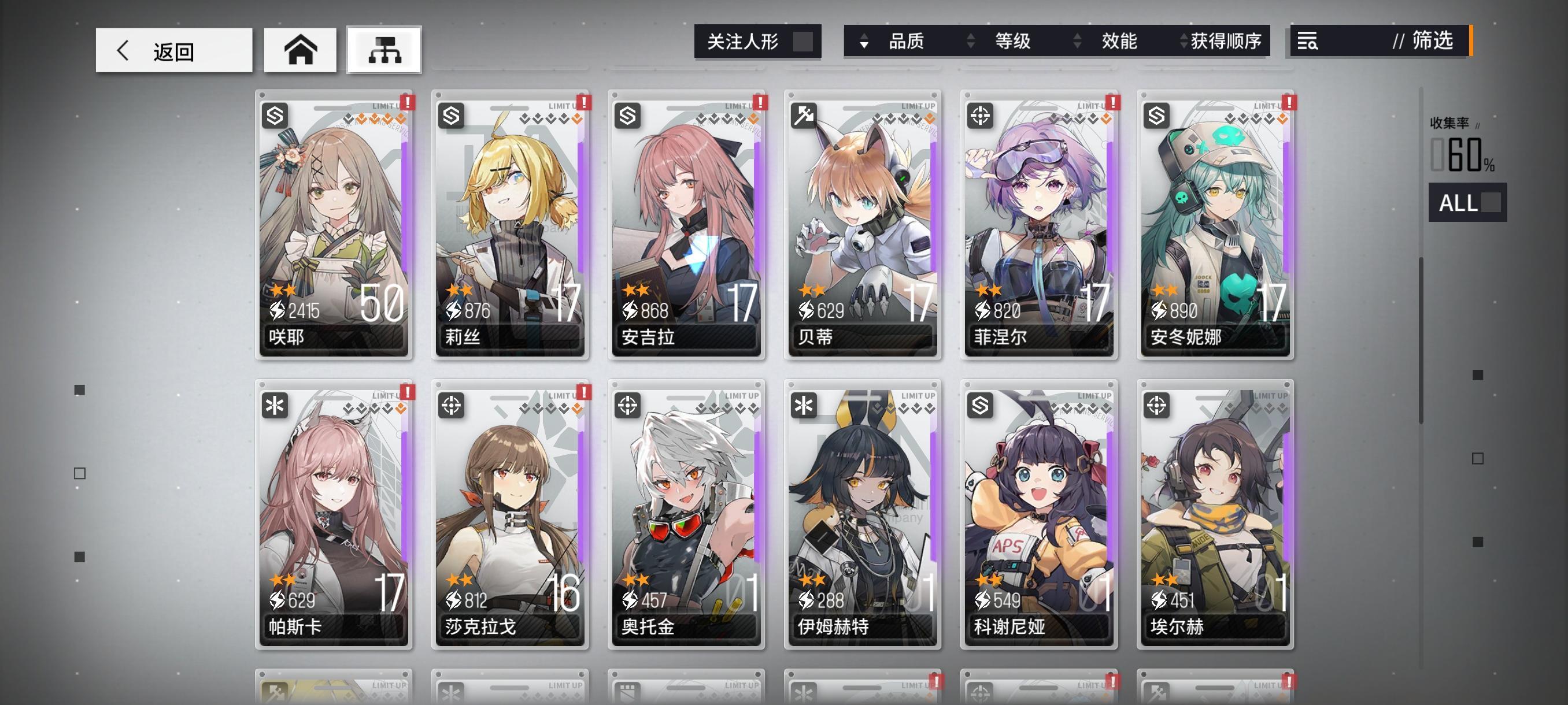The width and height of the screenshot is (1568, 705).
Task: Click the home icon in the top toolbar
Action: tap(300, 51)
